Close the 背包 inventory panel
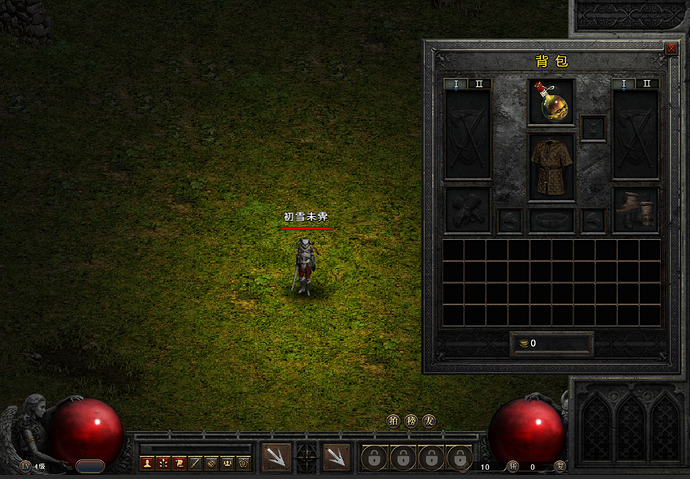The height and width of the screenshot is (479, 690). pyautogui.click(x=671, y=47)
